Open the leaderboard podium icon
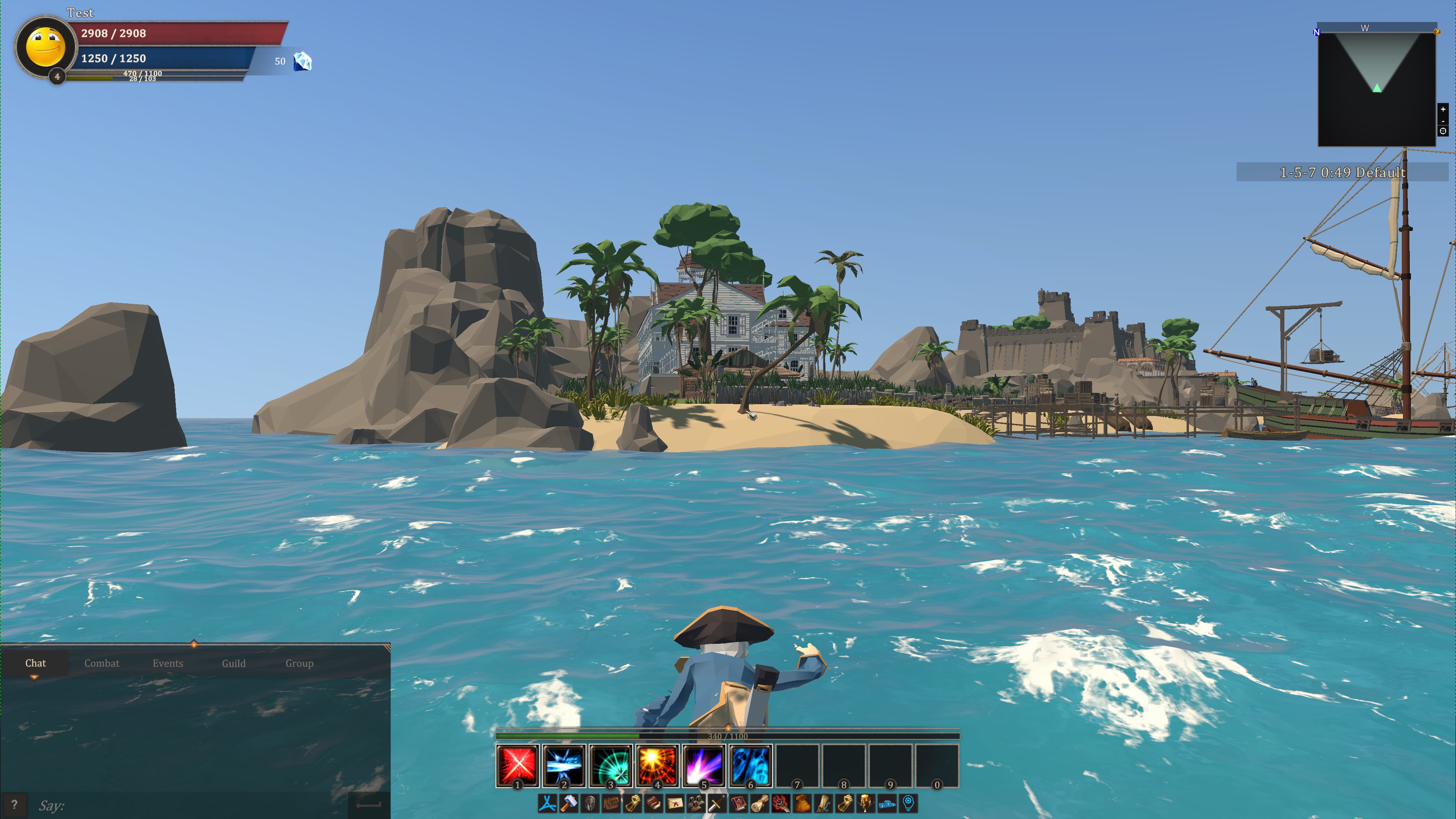 click(x=886, y=803)
